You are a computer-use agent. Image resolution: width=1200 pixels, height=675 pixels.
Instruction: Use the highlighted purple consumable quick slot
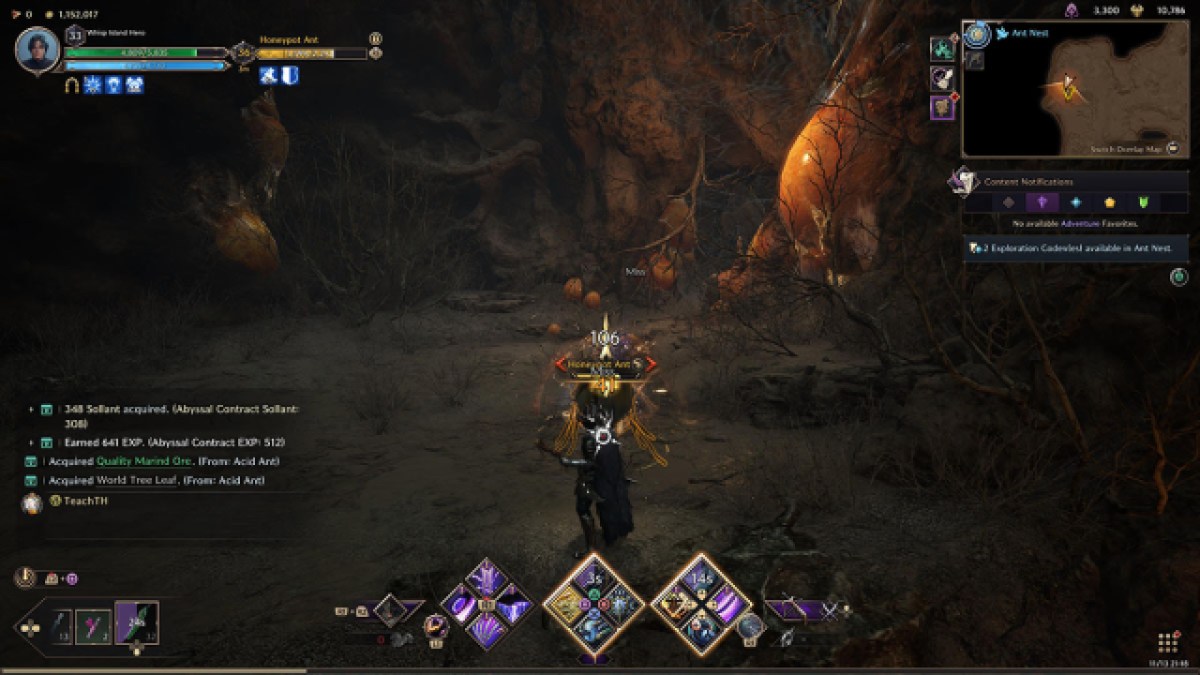137,622
